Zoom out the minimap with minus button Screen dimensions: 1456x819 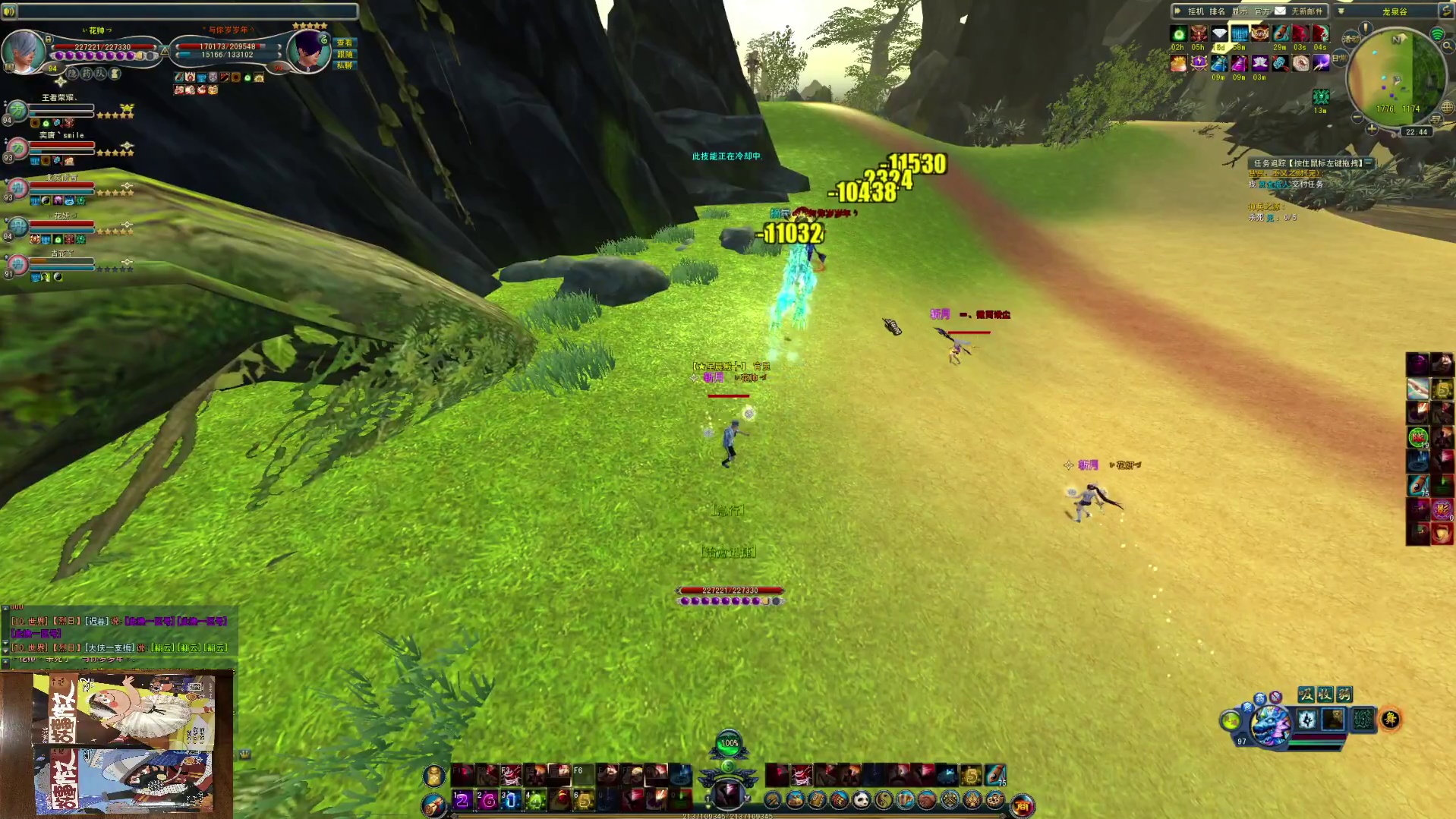point(1357,118)
